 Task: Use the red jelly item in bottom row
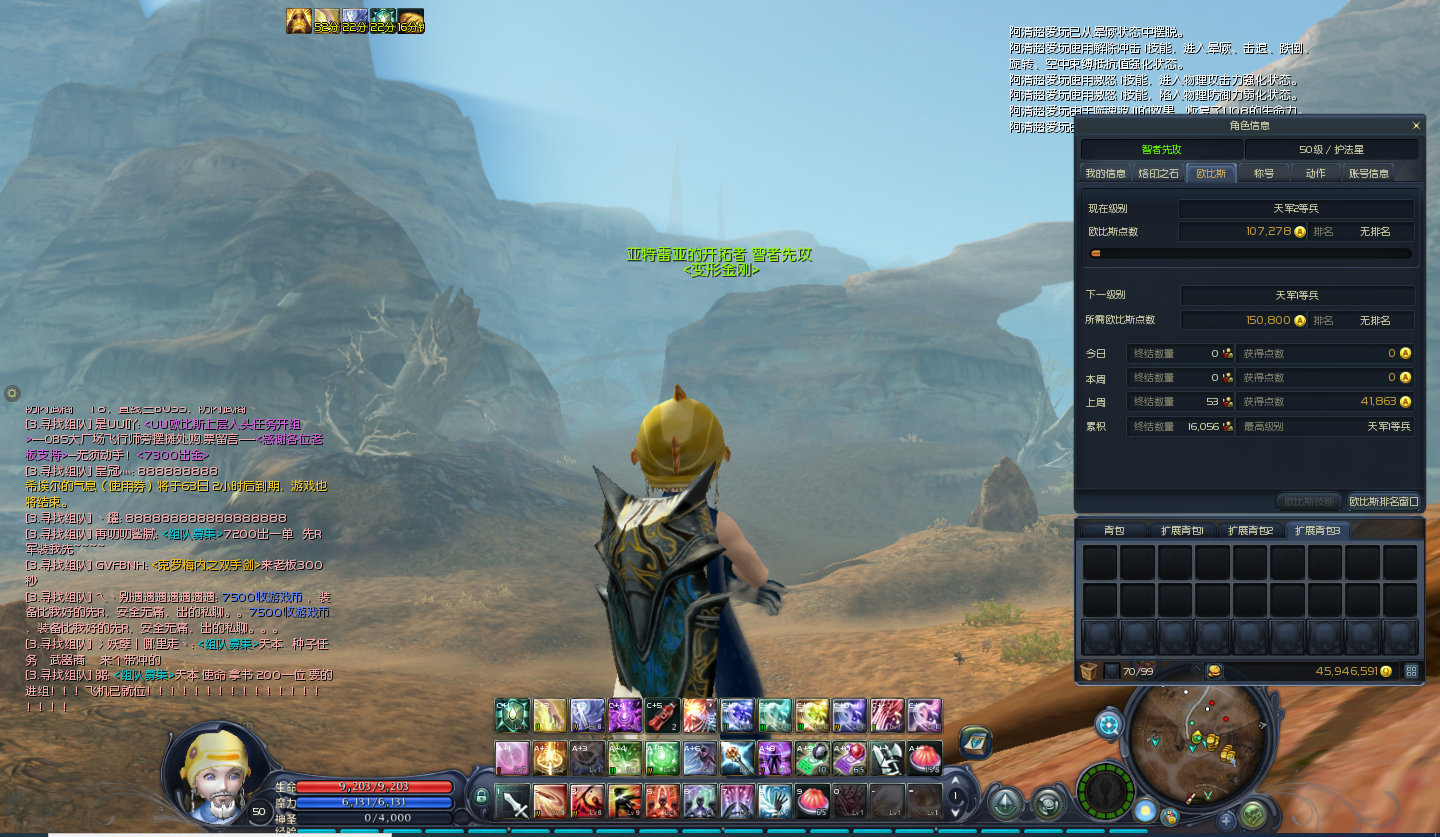click(811, 801)
